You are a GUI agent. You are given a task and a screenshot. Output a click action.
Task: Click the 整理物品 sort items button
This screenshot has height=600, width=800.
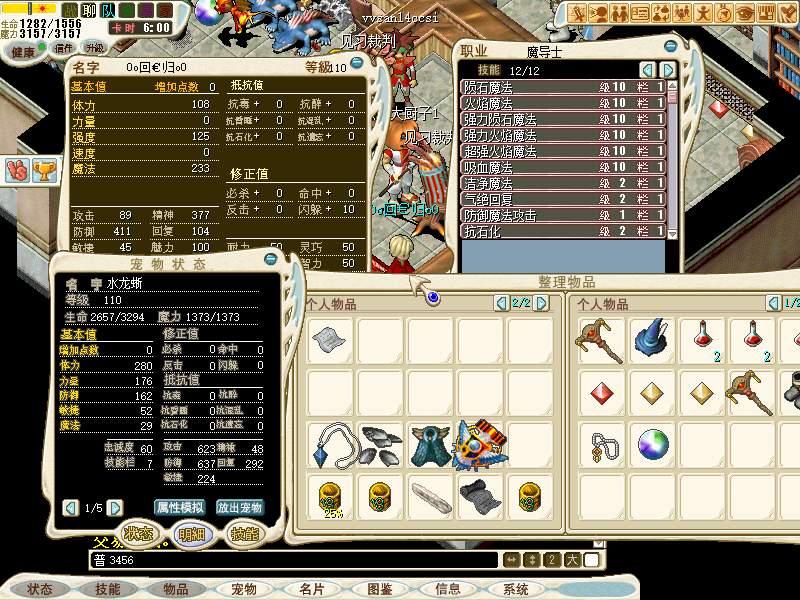[x=552, y=284]
